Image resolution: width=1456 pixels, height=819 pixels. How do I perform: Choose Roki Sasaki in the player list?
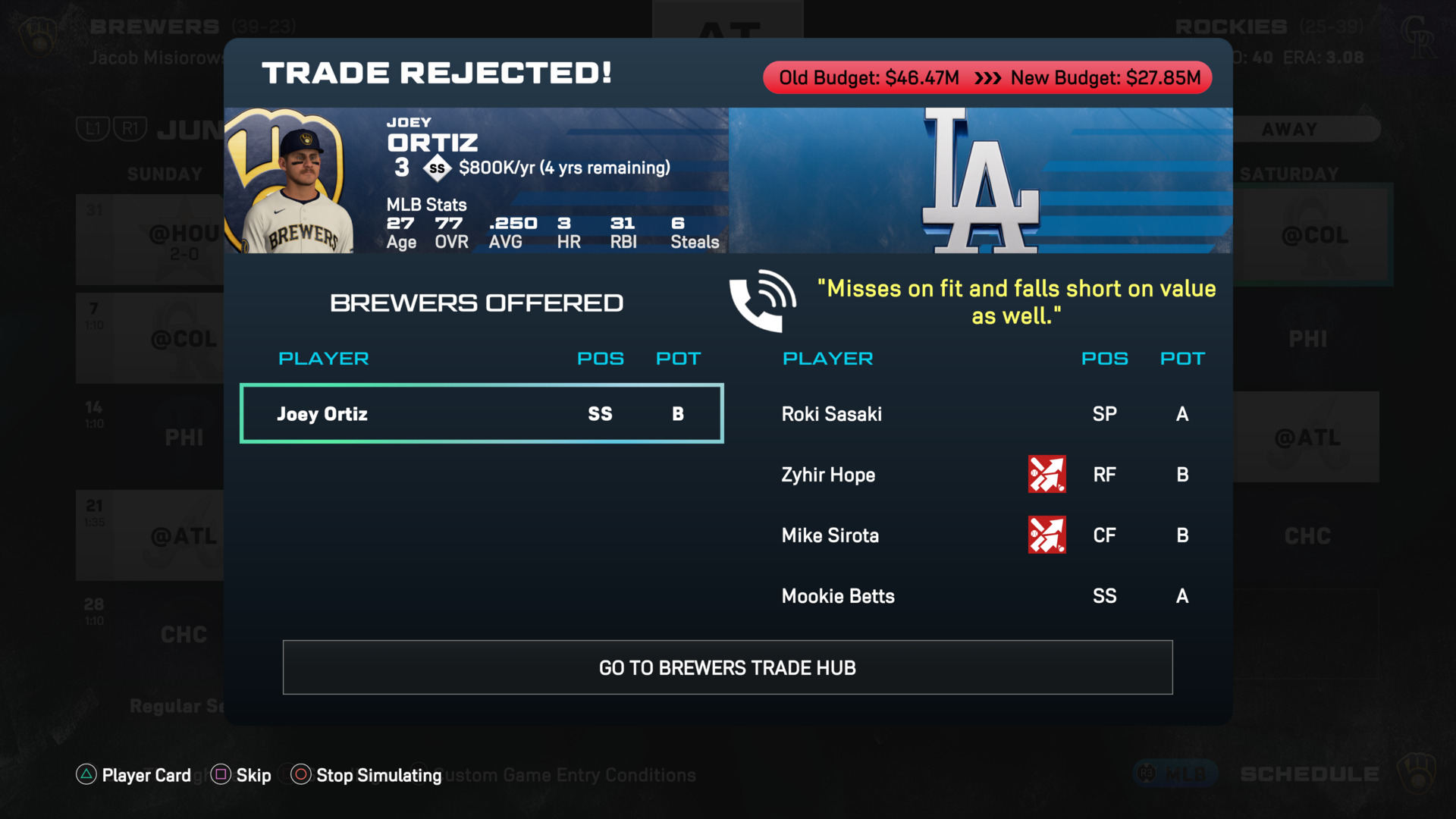[832, 414]
